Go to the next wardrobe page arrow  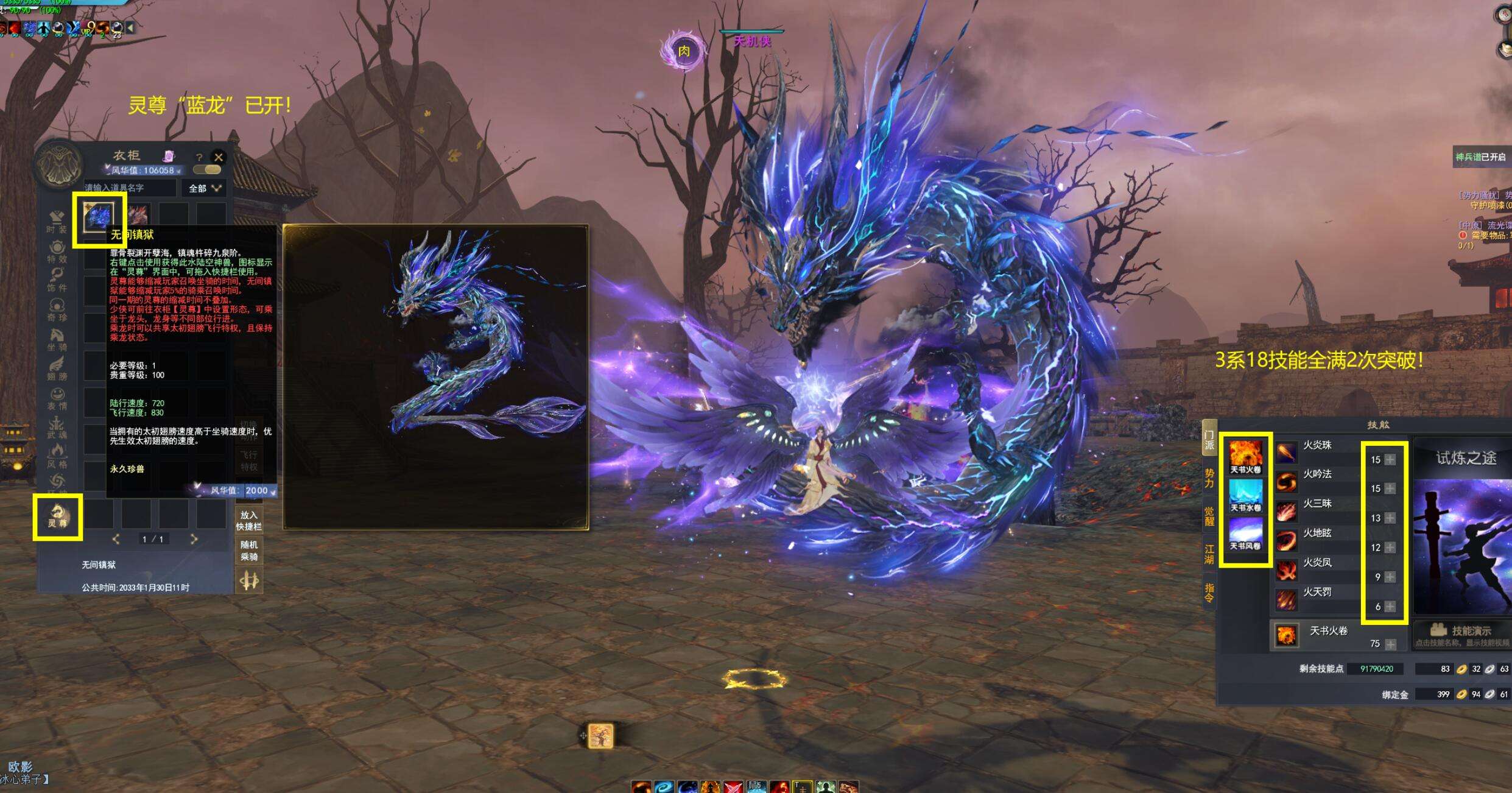tap(194, 539)
